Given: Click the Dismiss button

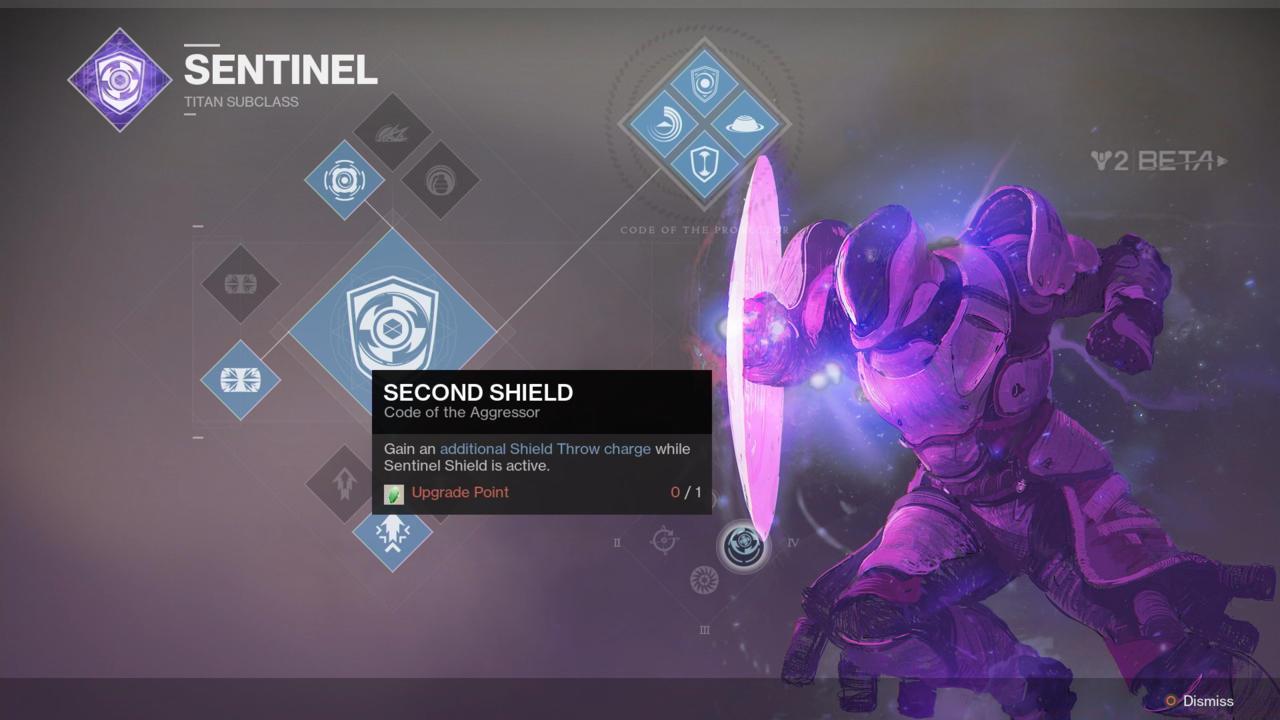Looking at the screenshot, I should (x=1205, y=701).
